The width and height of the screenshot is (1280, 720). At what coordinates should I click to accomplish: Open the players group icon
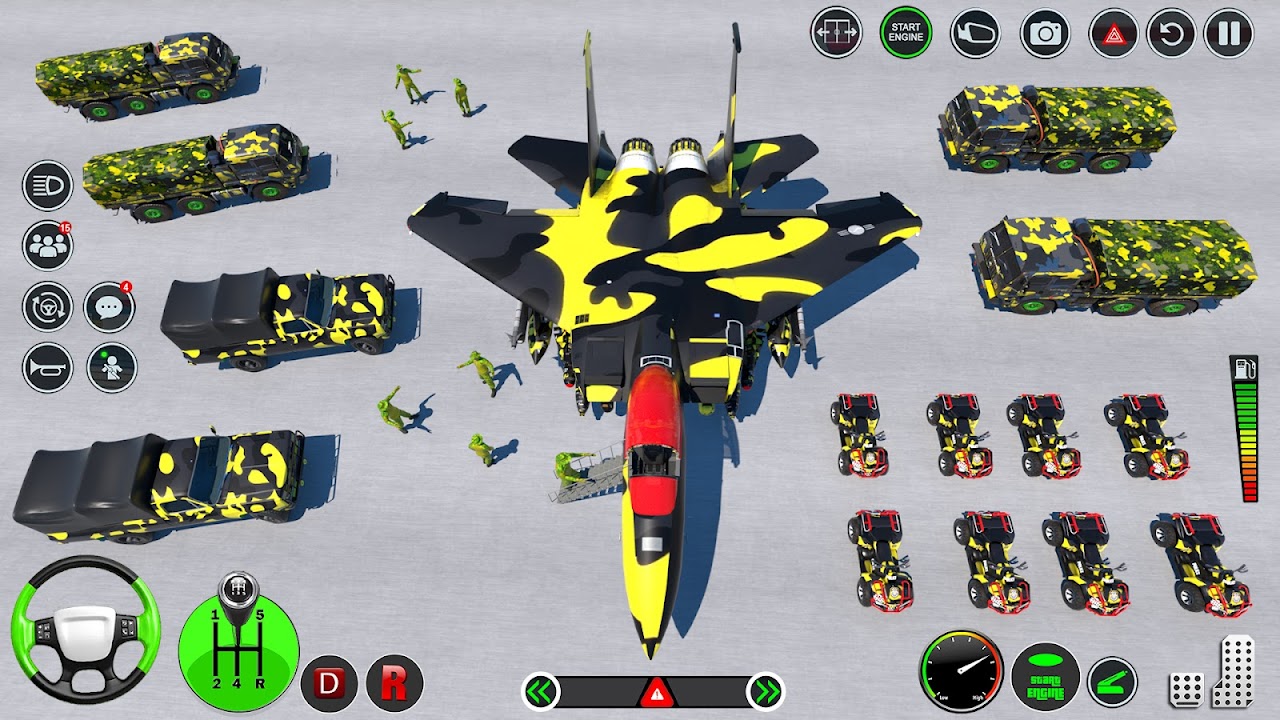[x=47, y=246]
